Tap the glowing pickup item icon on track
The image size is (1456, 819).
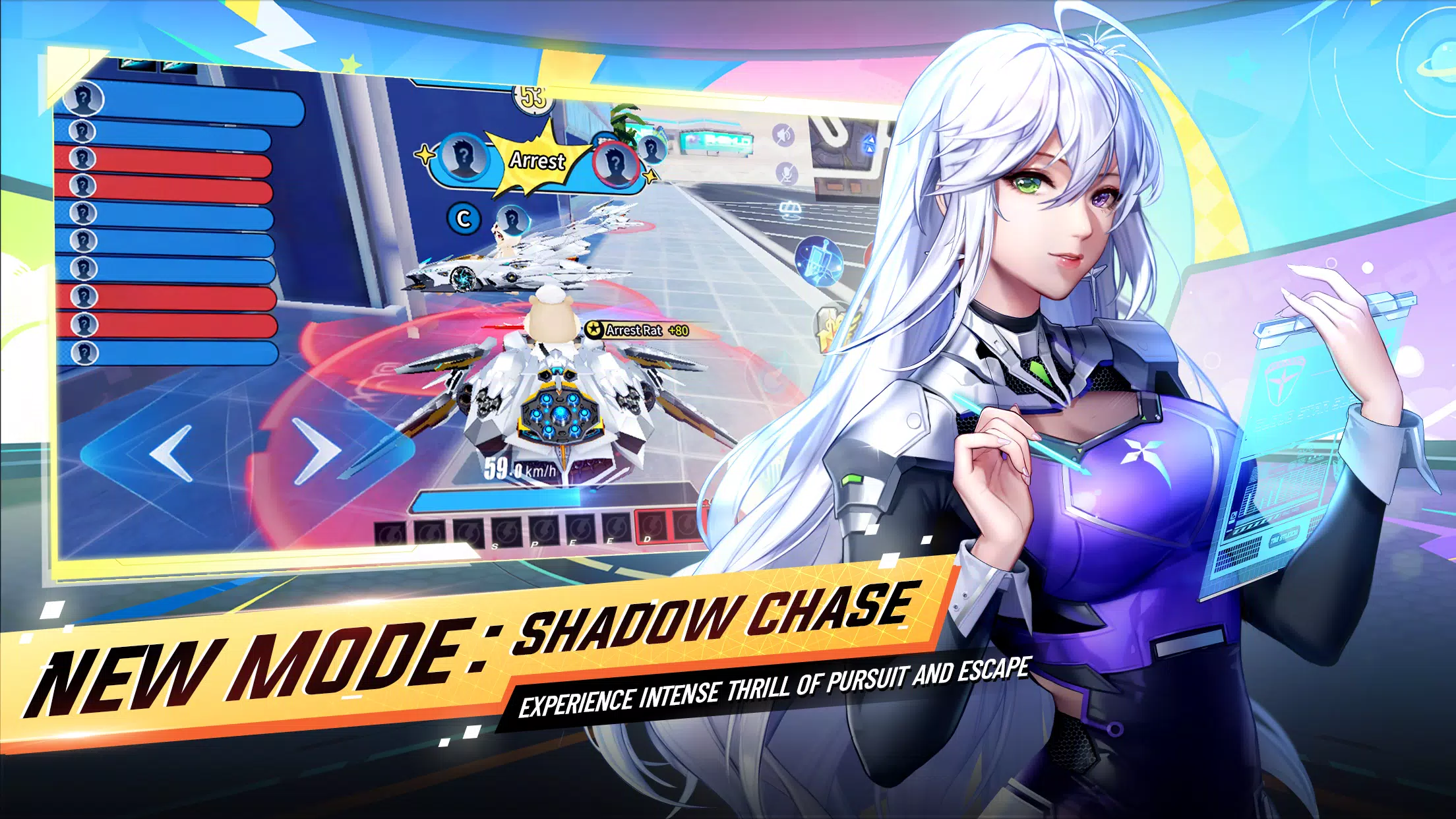(789, 208)
